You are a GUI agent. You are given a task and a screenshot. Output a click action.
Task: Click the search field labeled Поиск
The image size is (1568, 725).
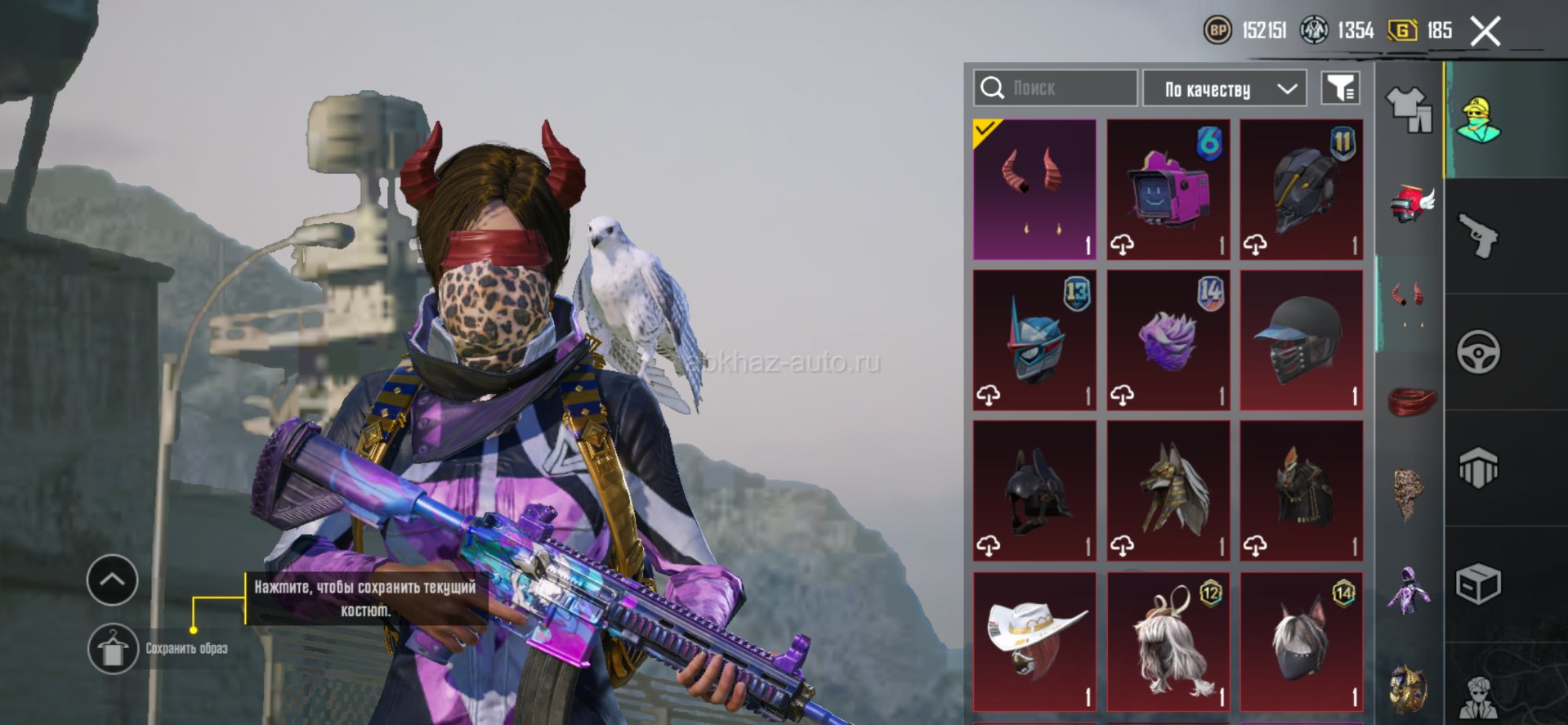pyautogui.click(x=1055, y=88)
